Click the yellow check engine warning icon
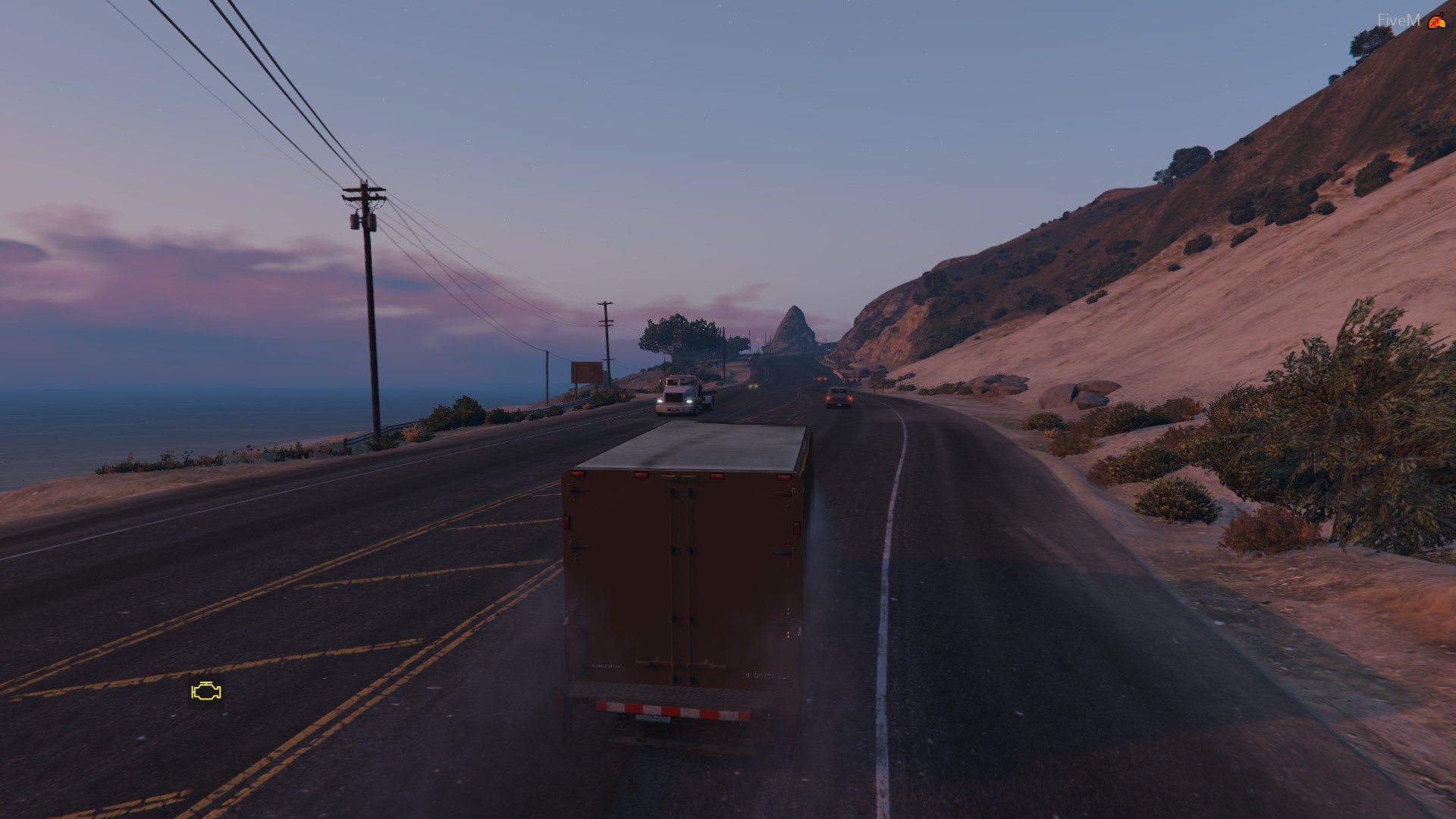1456x819 pixels. (206, 692)
